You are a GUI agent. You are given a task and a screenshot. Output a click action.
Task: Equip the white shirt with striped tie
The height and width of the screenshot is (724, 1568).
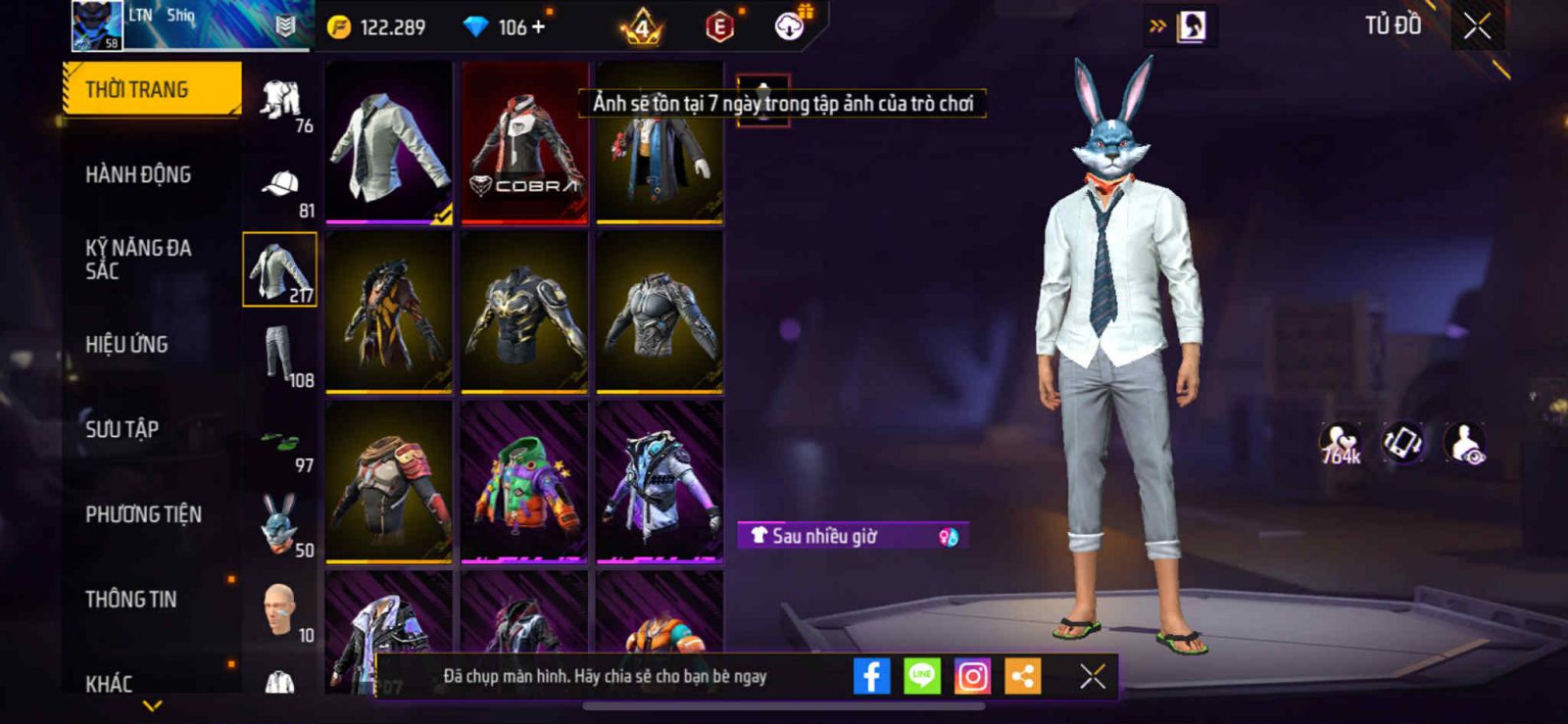[389, 142]
